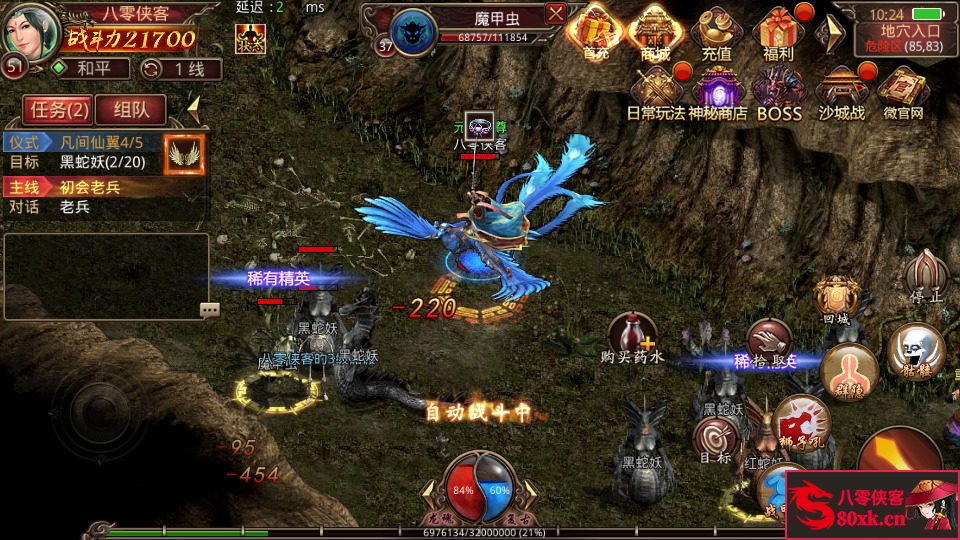Open the 商城 shop
The image size is (960, 540).
pos(655,31)
